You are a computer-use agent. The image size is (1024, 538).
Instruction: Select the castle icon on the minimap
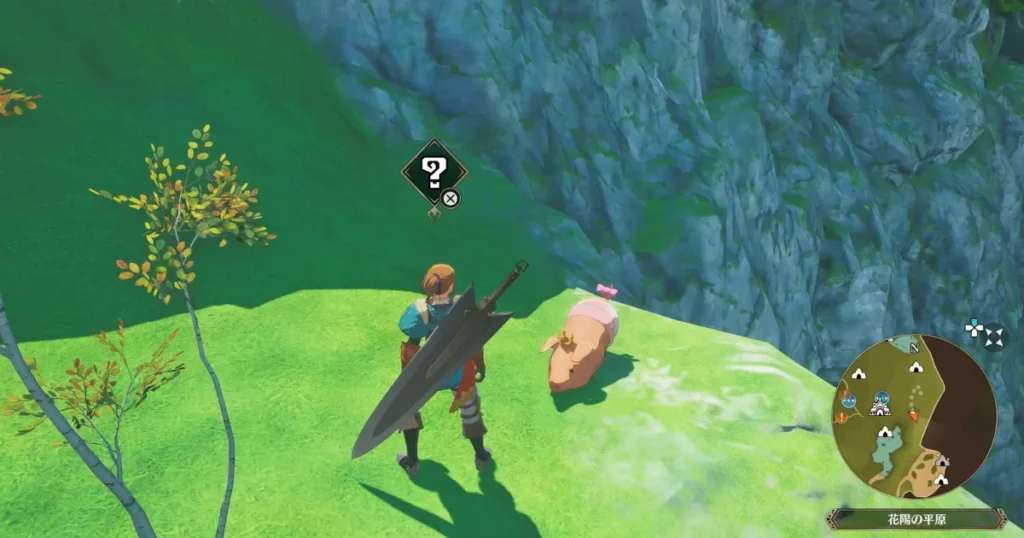coord(880,409)
